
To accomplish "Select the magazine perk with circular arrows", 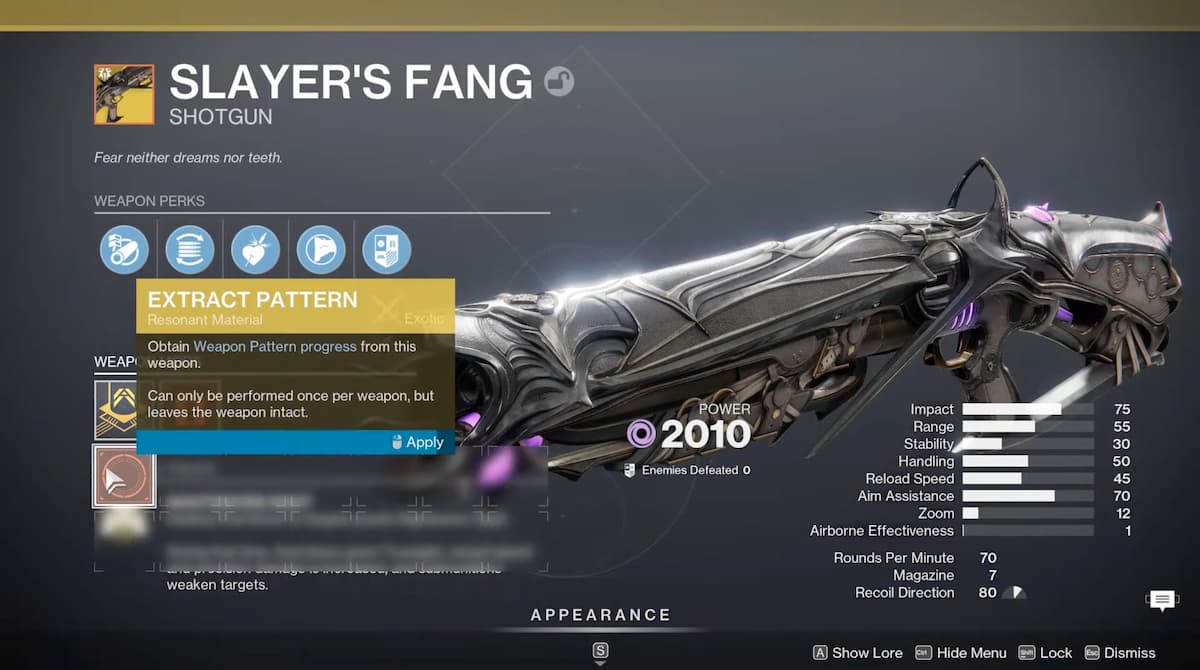I will click(190, 250).
